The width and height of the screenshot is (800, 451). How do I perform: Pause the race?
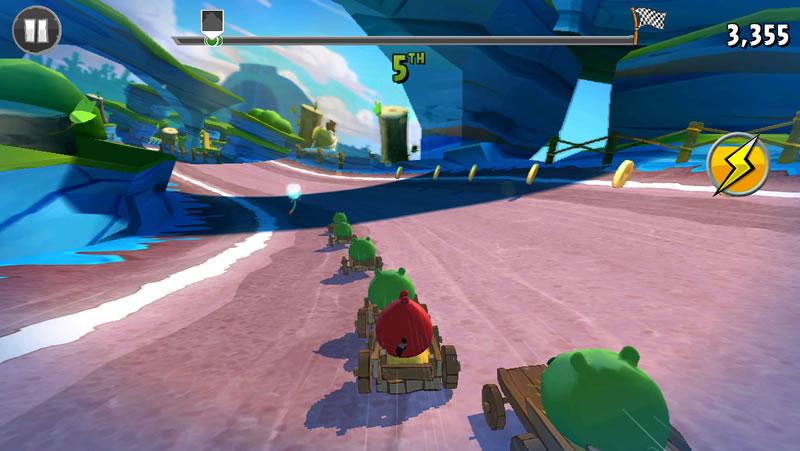click(x=36, y=30)
